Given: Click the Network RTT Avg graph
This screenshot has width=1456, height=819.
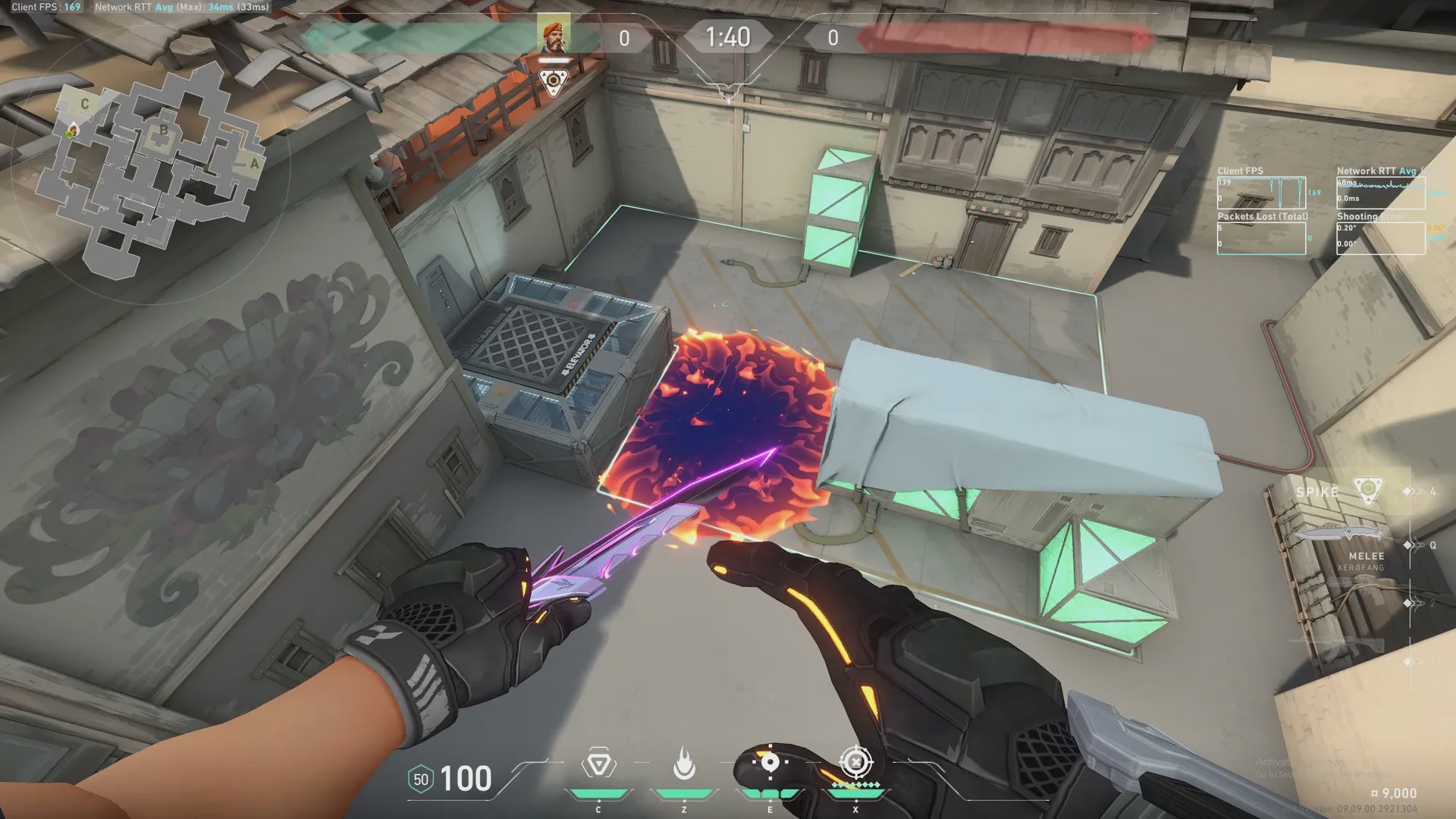Looking at the screenshot, I should pyautogui.click(x=1380, y=193).
